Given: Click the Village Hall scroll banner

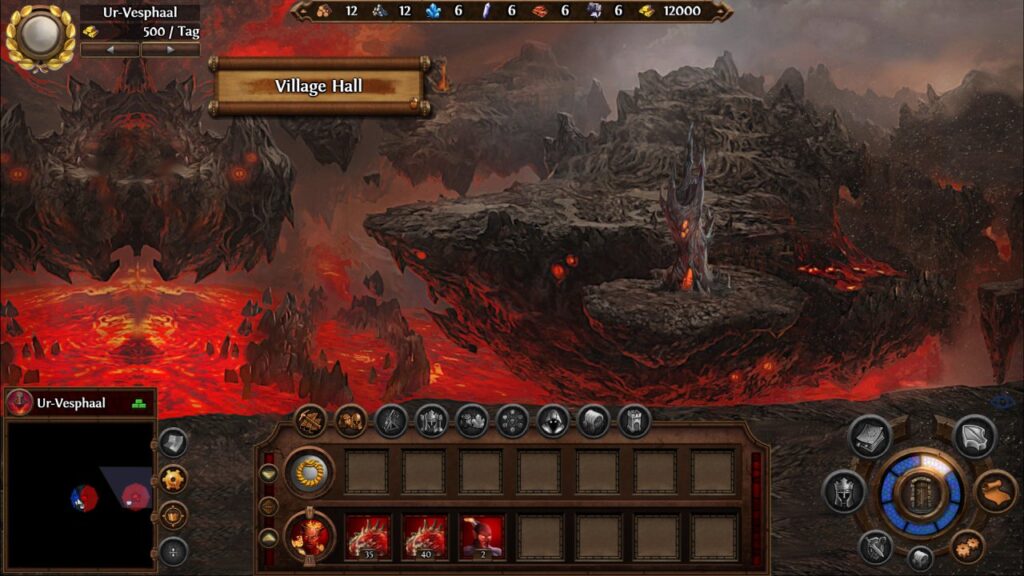Looking at the screenshot, I should coord(319,87).
